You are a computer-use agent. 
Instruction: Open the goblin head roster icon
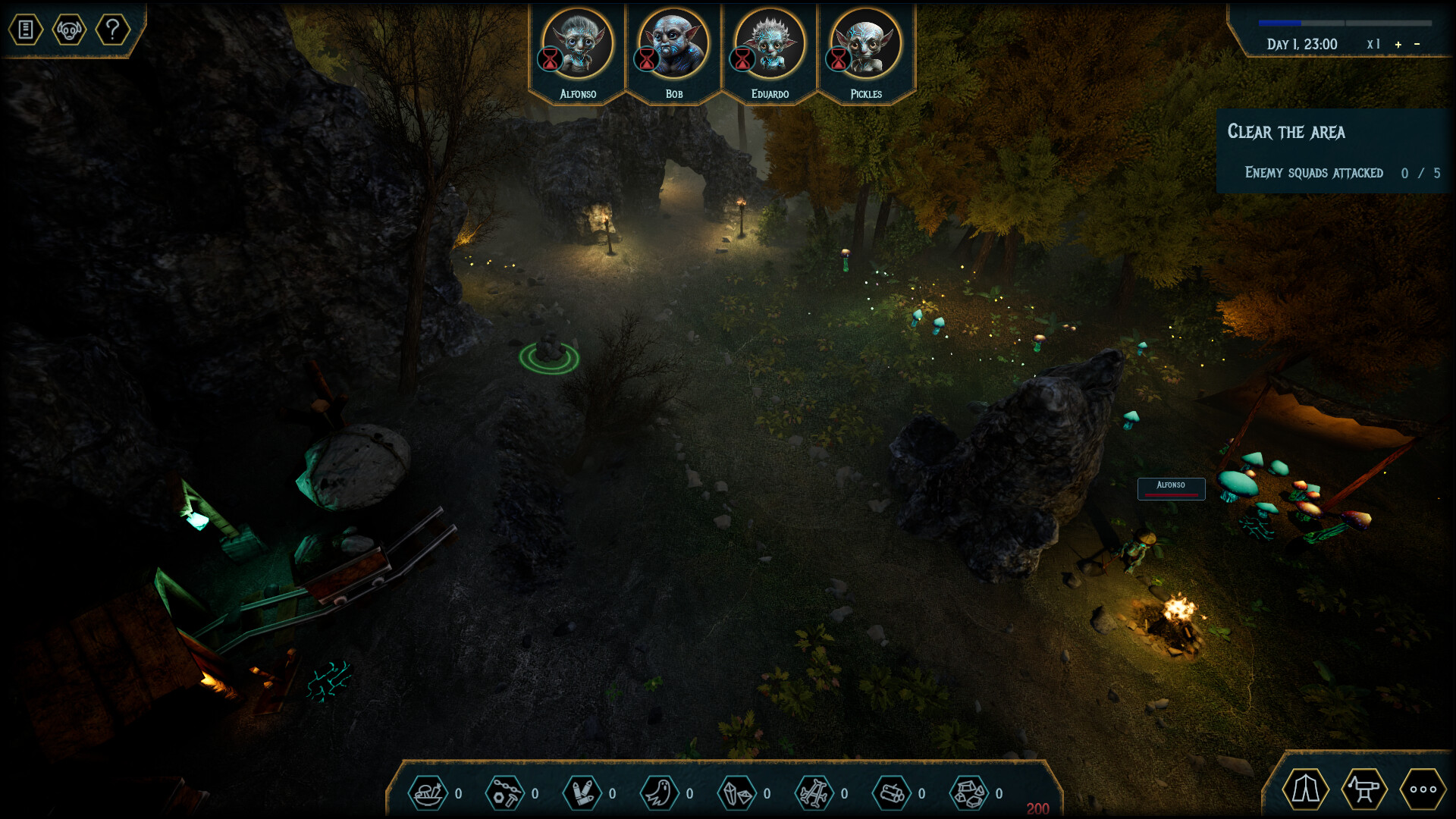pyautogui.click(x=69, y=30)
